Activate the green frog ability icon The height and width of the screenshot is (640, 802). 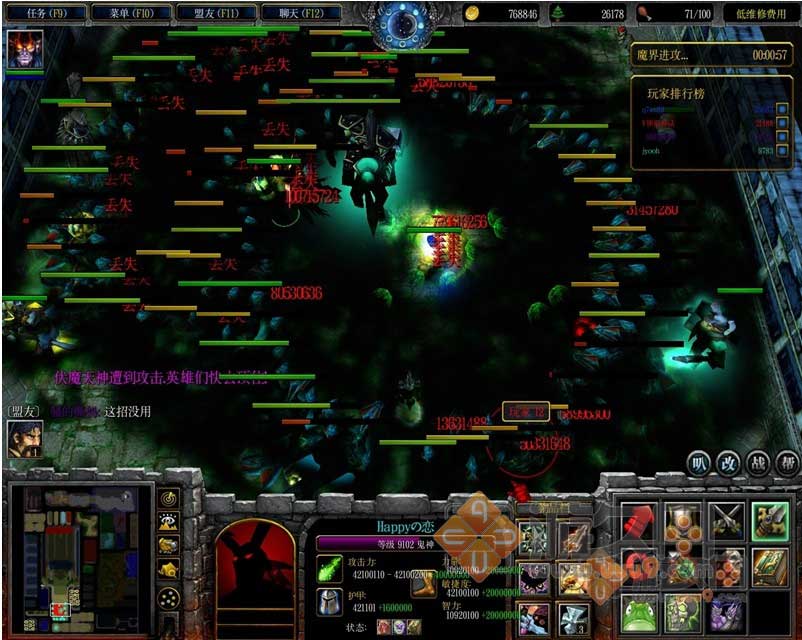pos(639,612)
